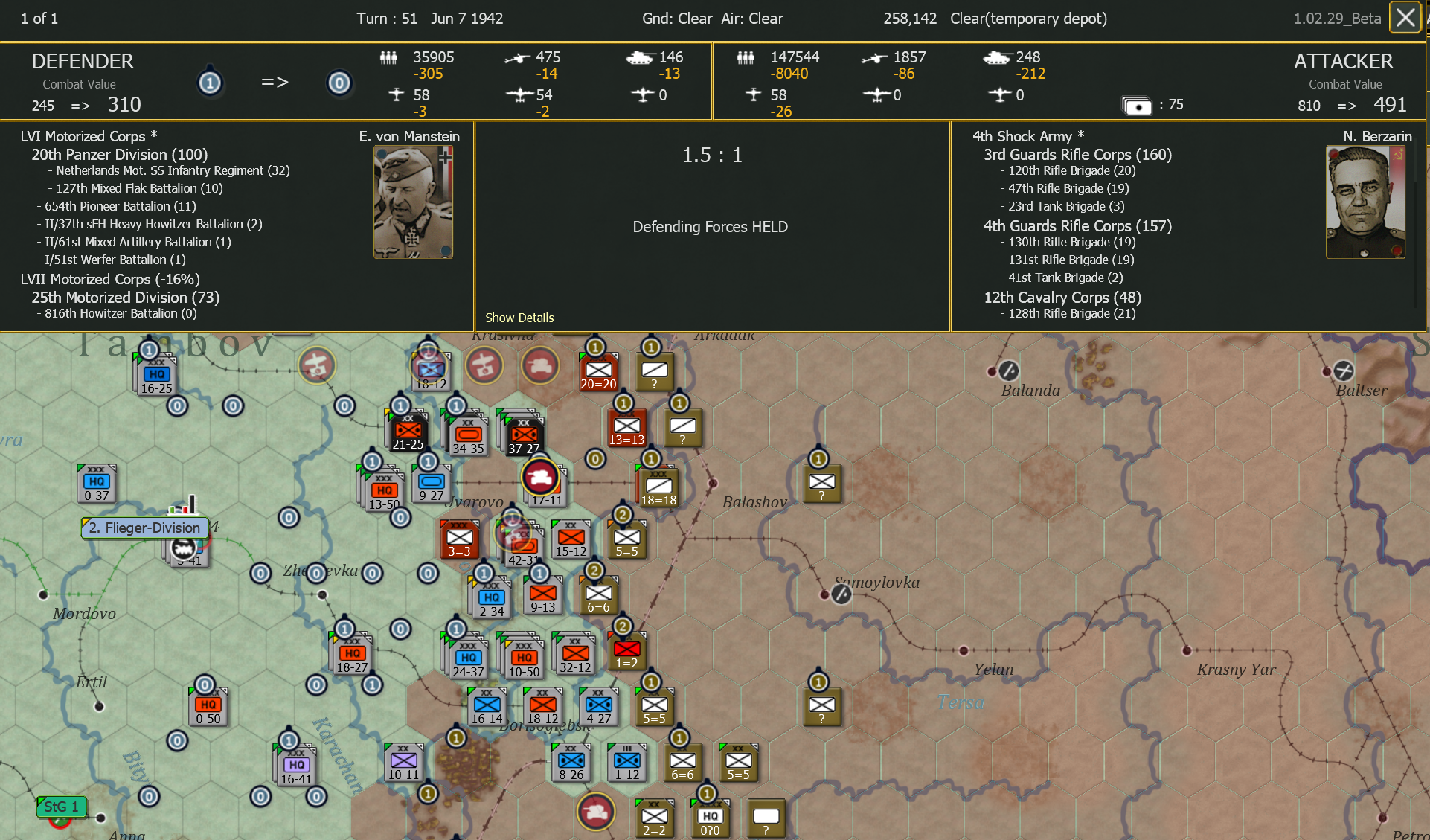The width and height of the screenshot is (1430, 840).
Task: Open Show Details for the combat result
Action: (519, 318)
